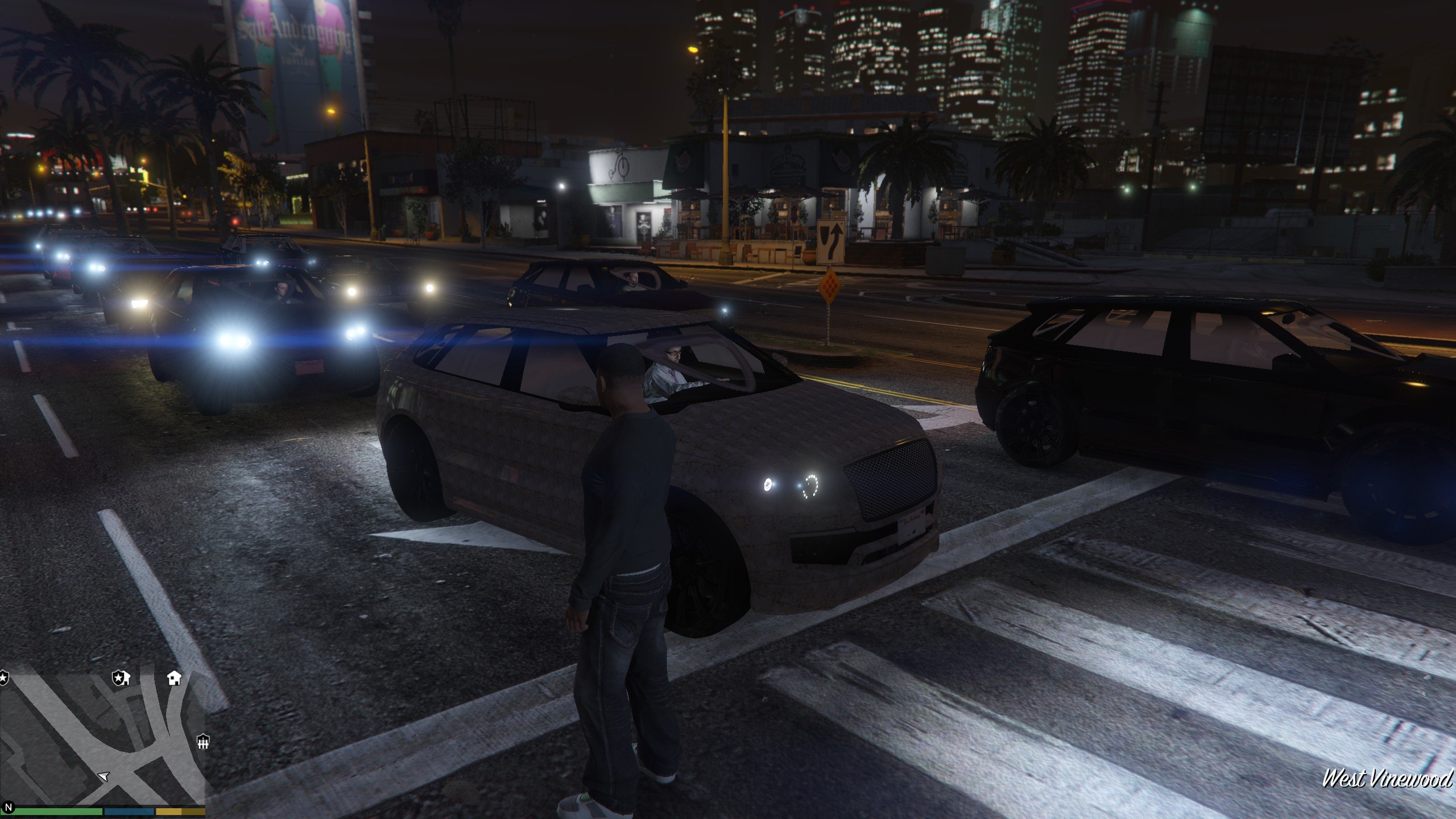
Task: Select the shield marker with fence symbol
Action: pyautogui.click(x=203, y=742)
